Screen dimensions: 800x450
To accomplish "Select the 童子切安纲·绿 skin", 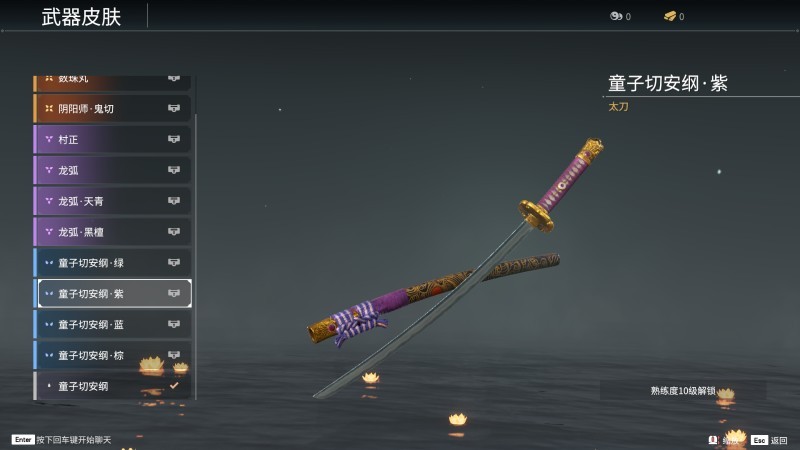I will click(112, 263).
